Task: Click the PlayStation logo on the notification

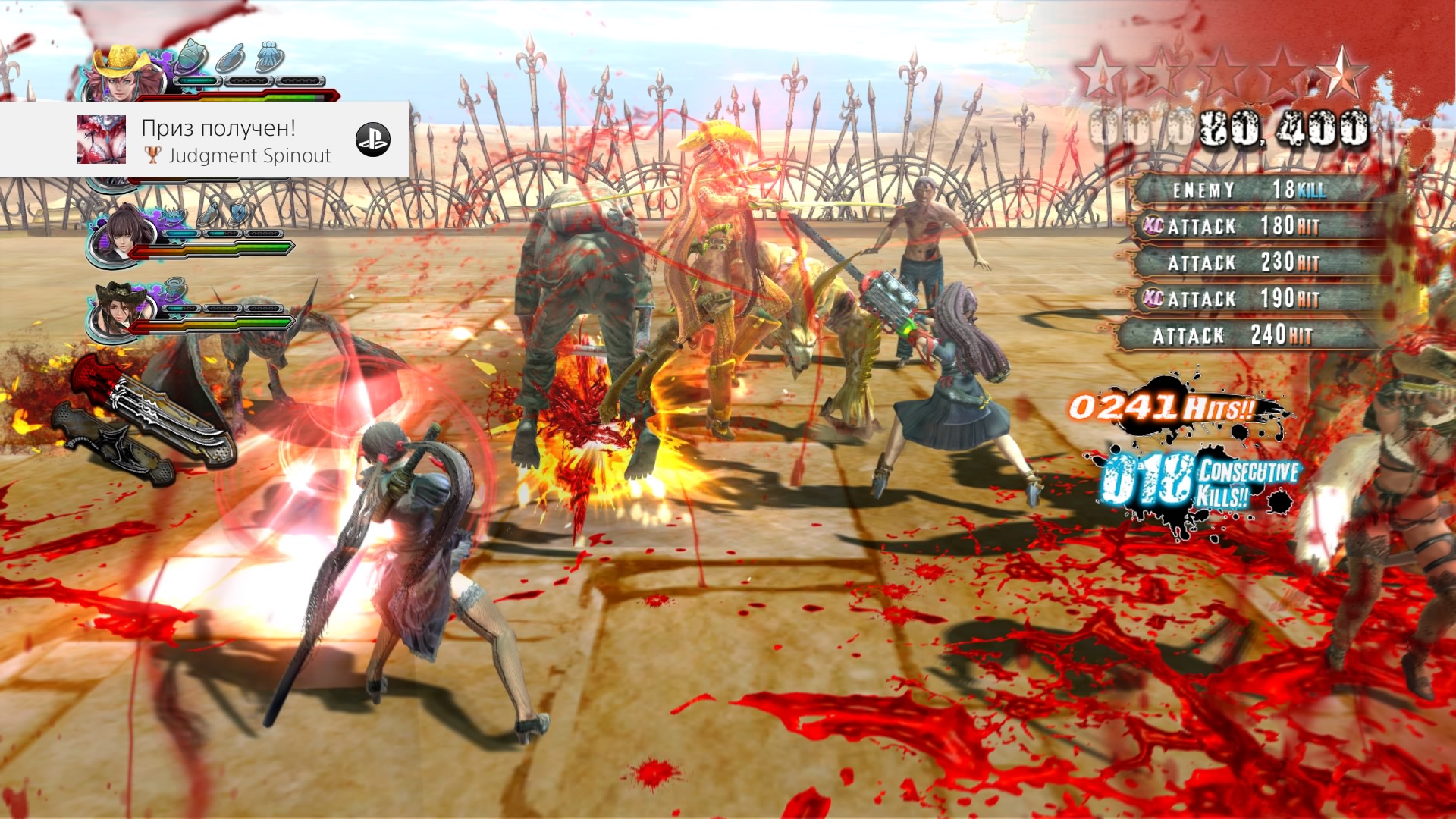Action: [373, 140]
